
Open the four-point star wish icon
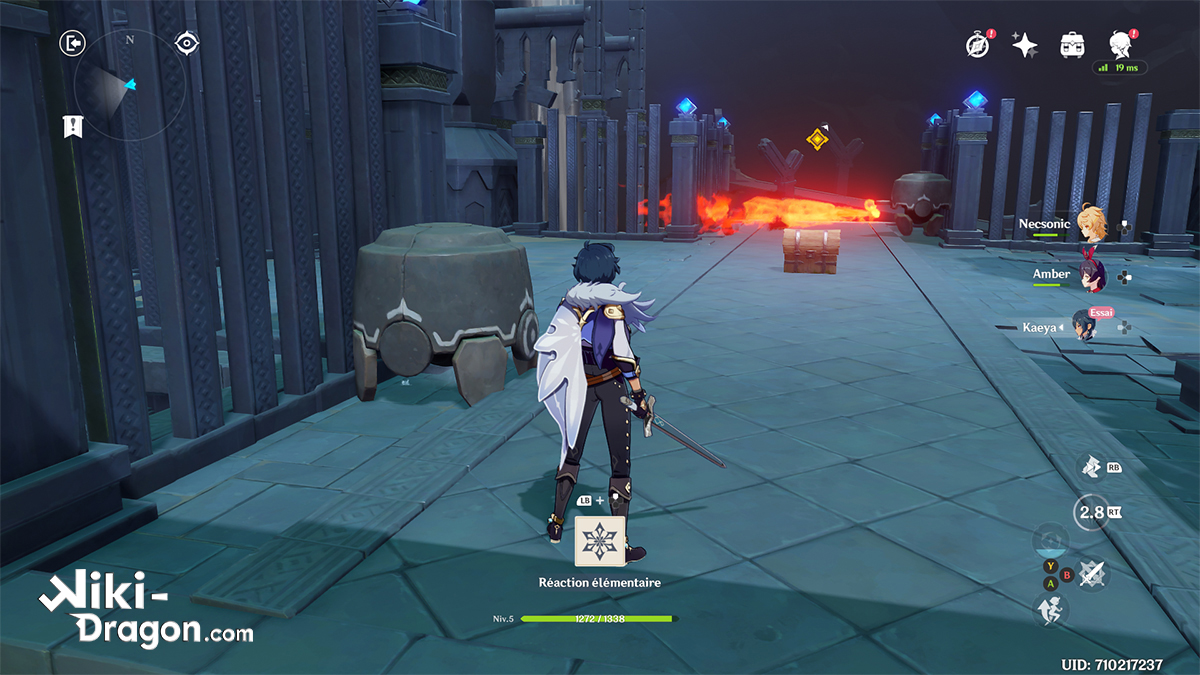[x=1025, y=44]
